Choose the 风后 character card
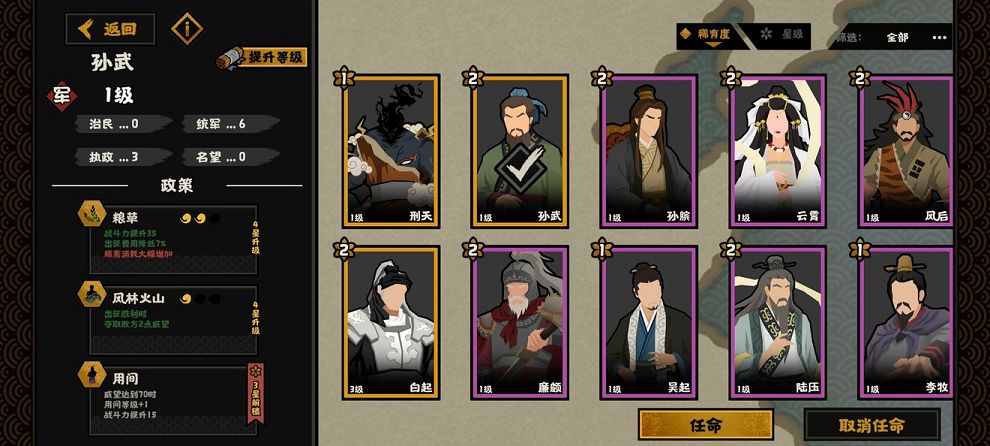The width and height of the screenshot is (990, 446). [905, 150]
